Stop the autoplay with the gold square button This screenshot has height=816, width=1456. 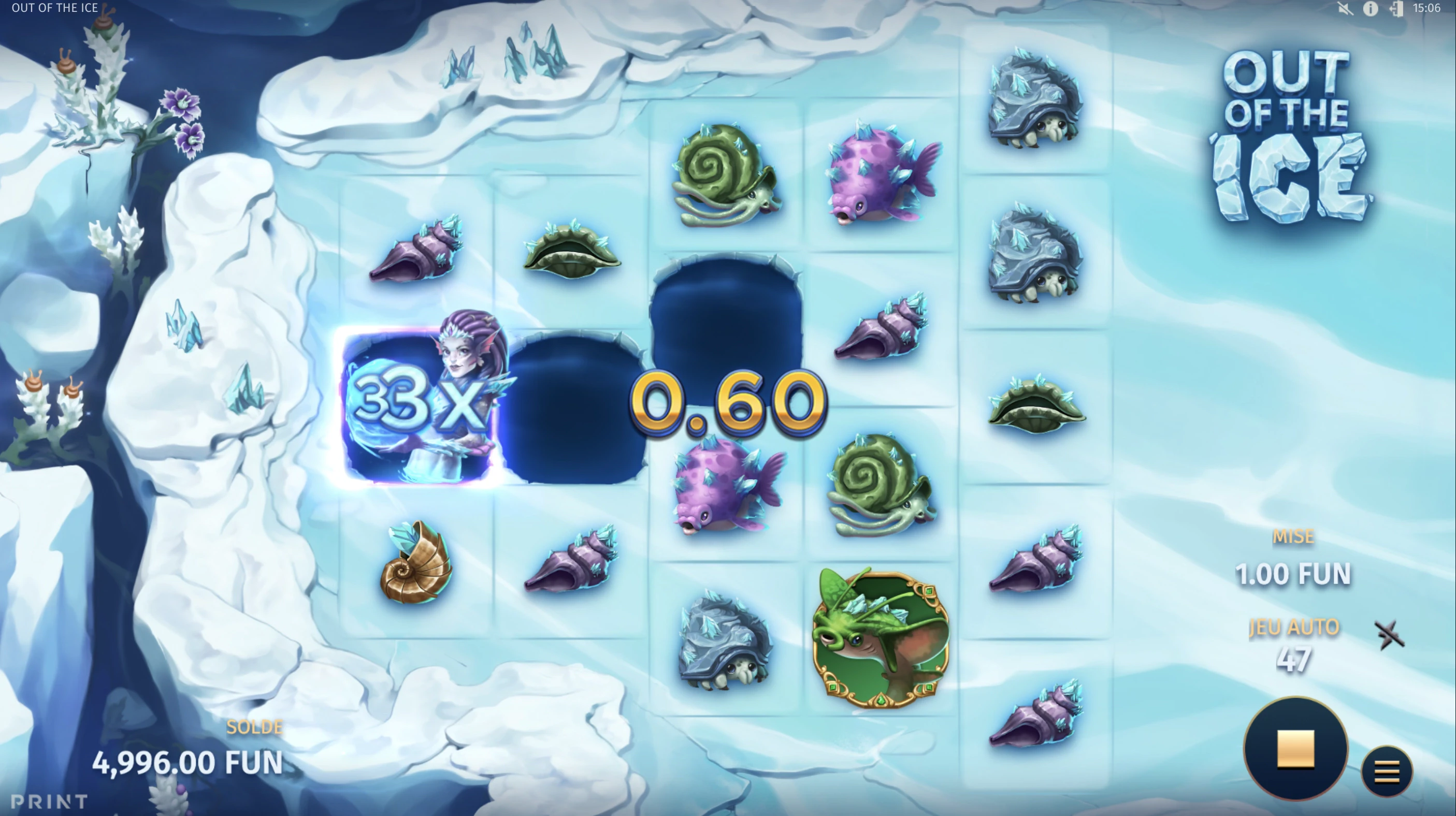coord(1295,749)
